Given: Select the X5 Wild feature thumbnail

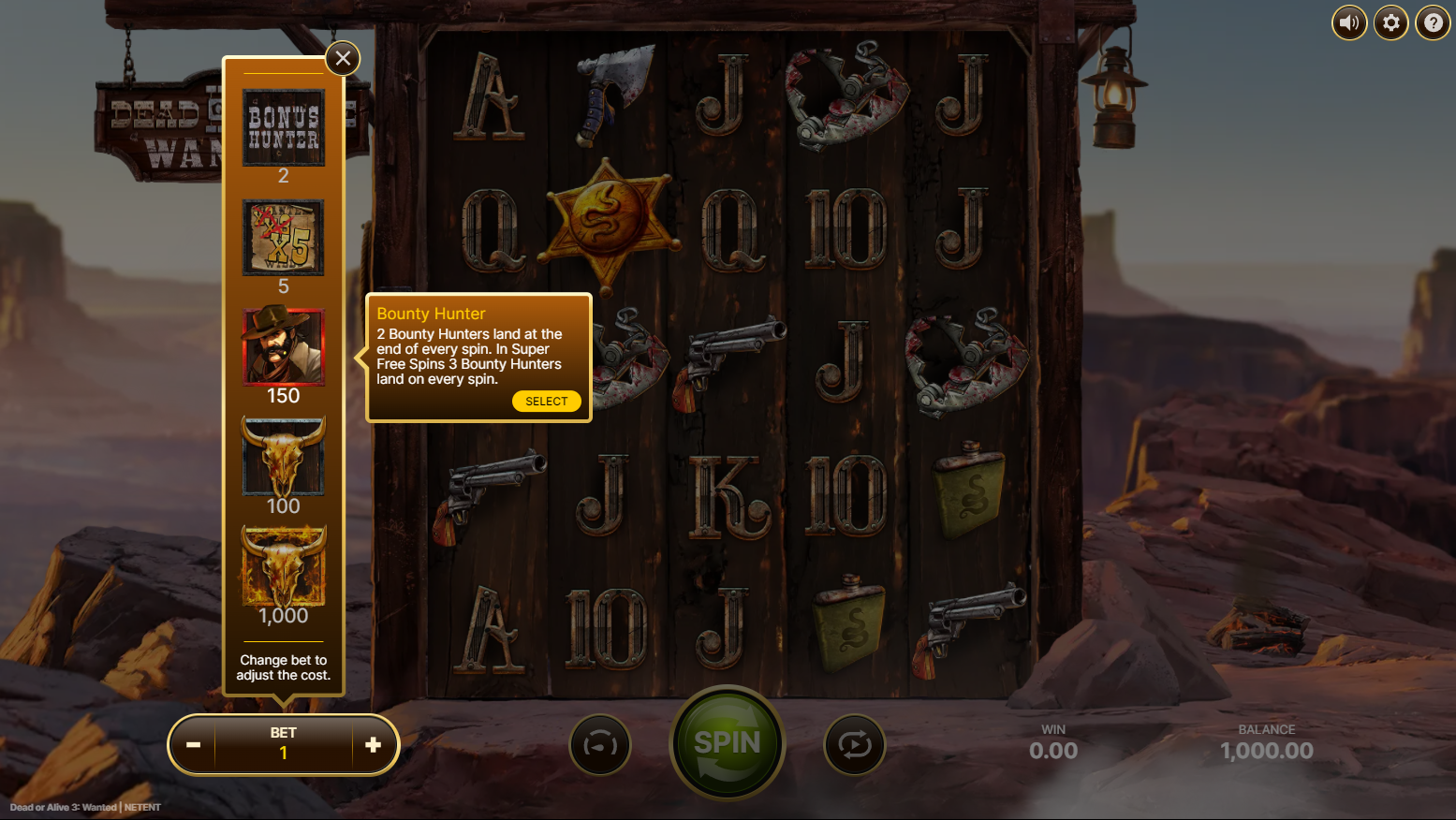Looking at the screenshot, I should (283, 237).
